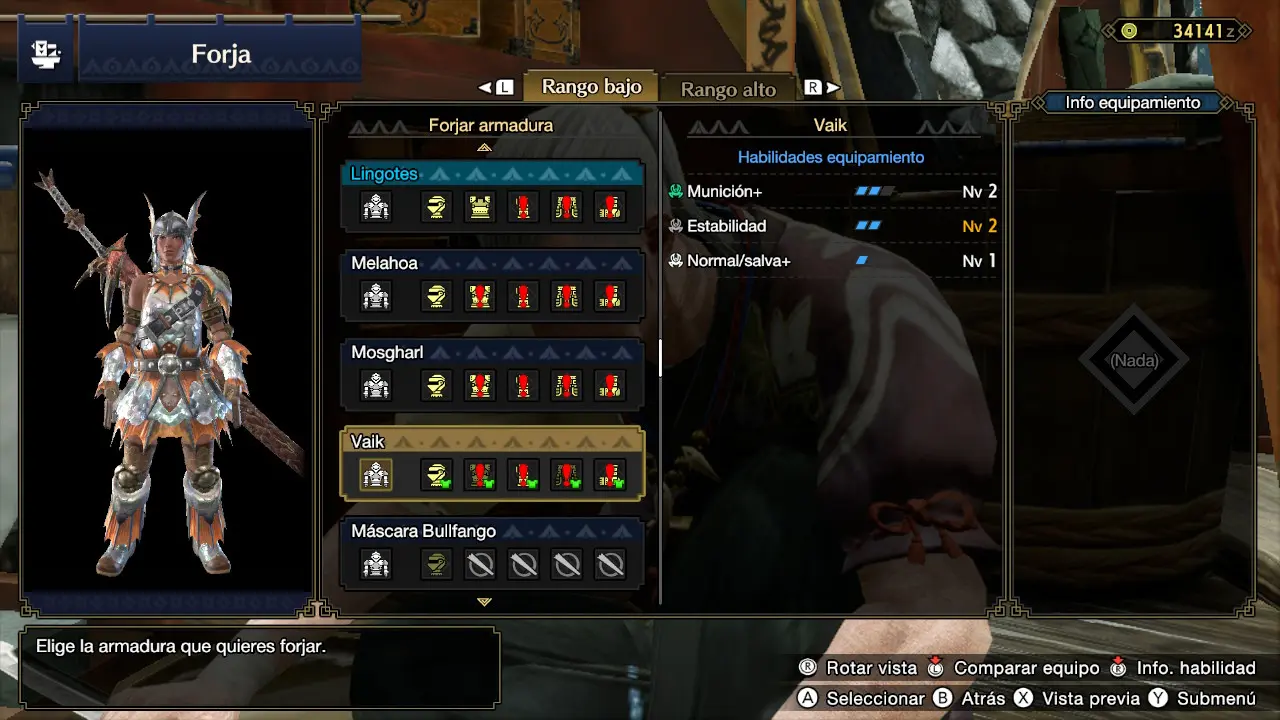Select the Vaik full-set armor icon
The height and width of the screenshot is (720, 1280).
(x=376, y=475)
